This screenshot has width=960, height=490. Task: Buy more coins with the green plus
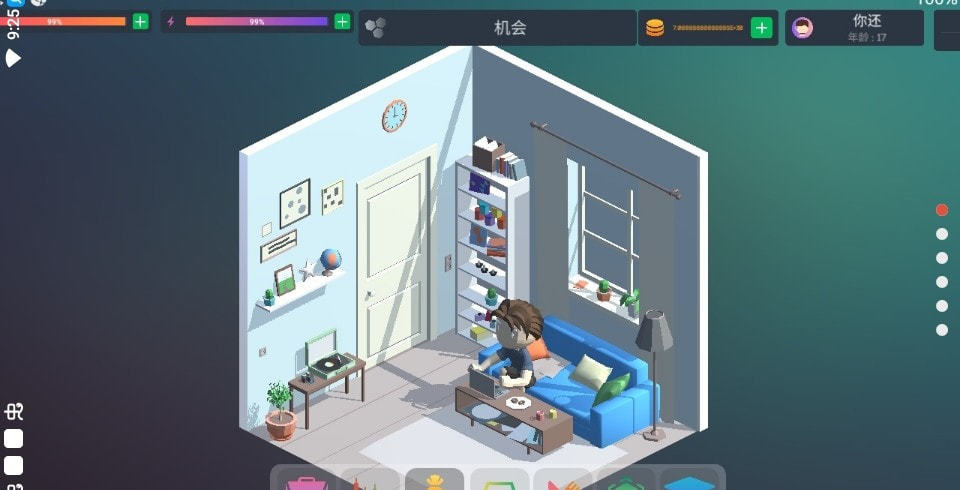tap(762, 28)
